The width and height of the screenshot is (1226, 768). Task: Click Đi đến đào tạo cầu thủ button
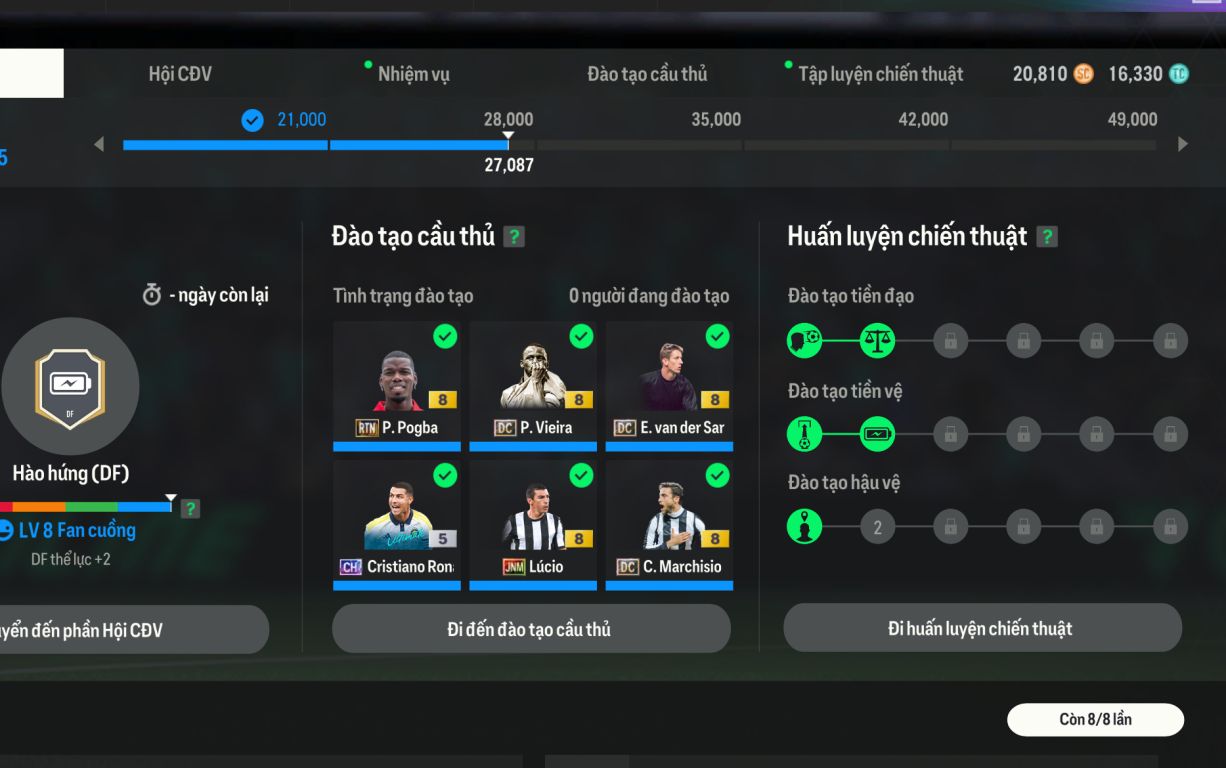(x=531, y=629)
